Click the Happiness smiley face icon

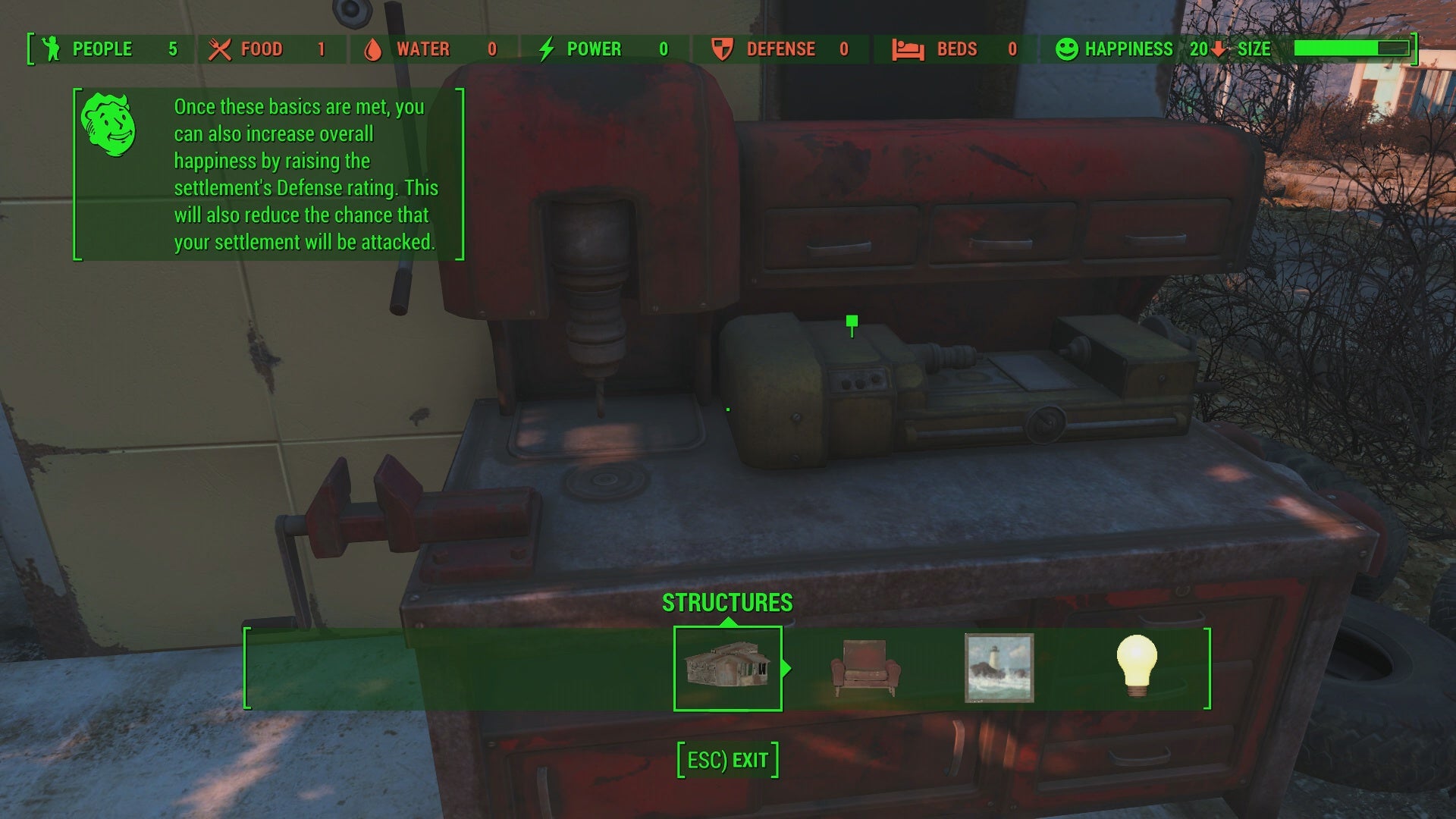tap(1067, 49)
